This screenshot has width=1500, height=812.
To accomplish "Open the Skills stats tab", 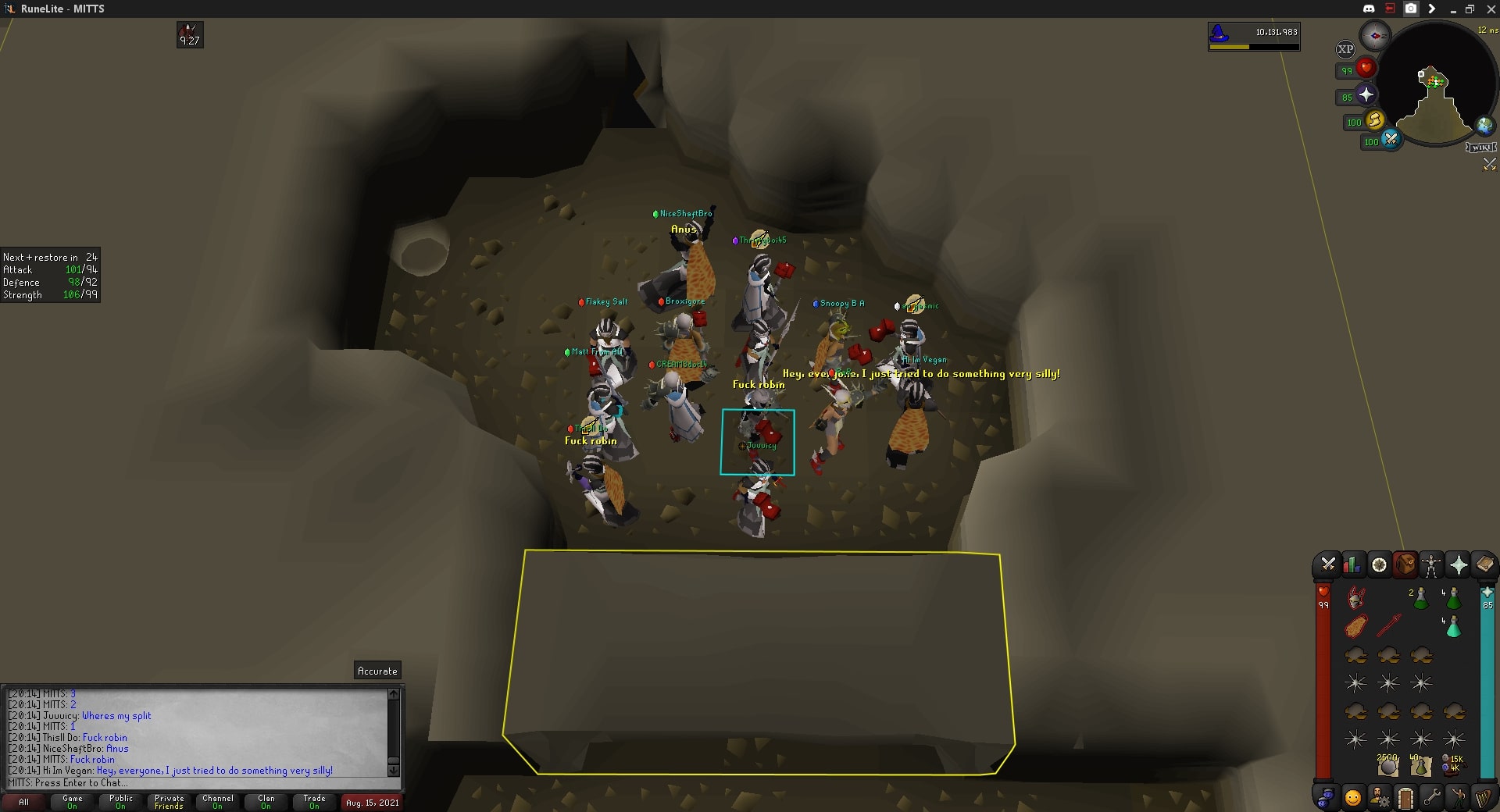I will click(1353, 564).
